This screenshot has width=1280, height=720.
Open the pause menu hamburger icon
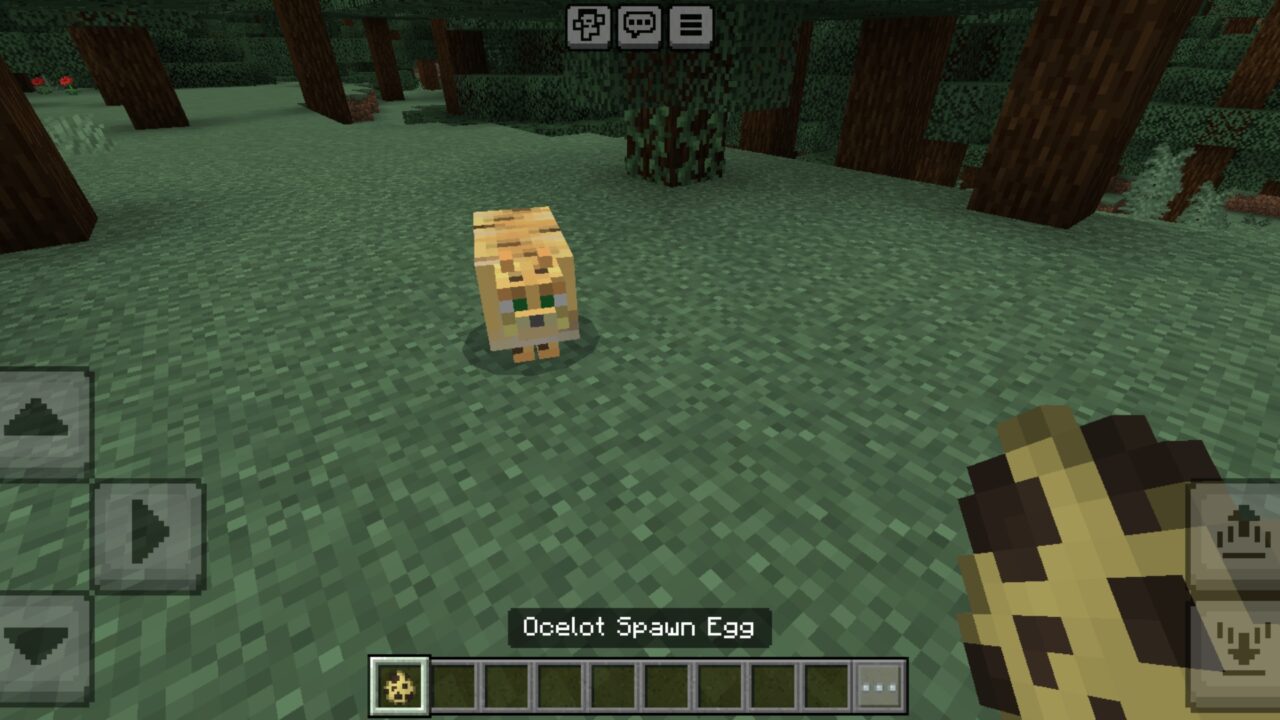pyautogui.click(x=689, y=29)
